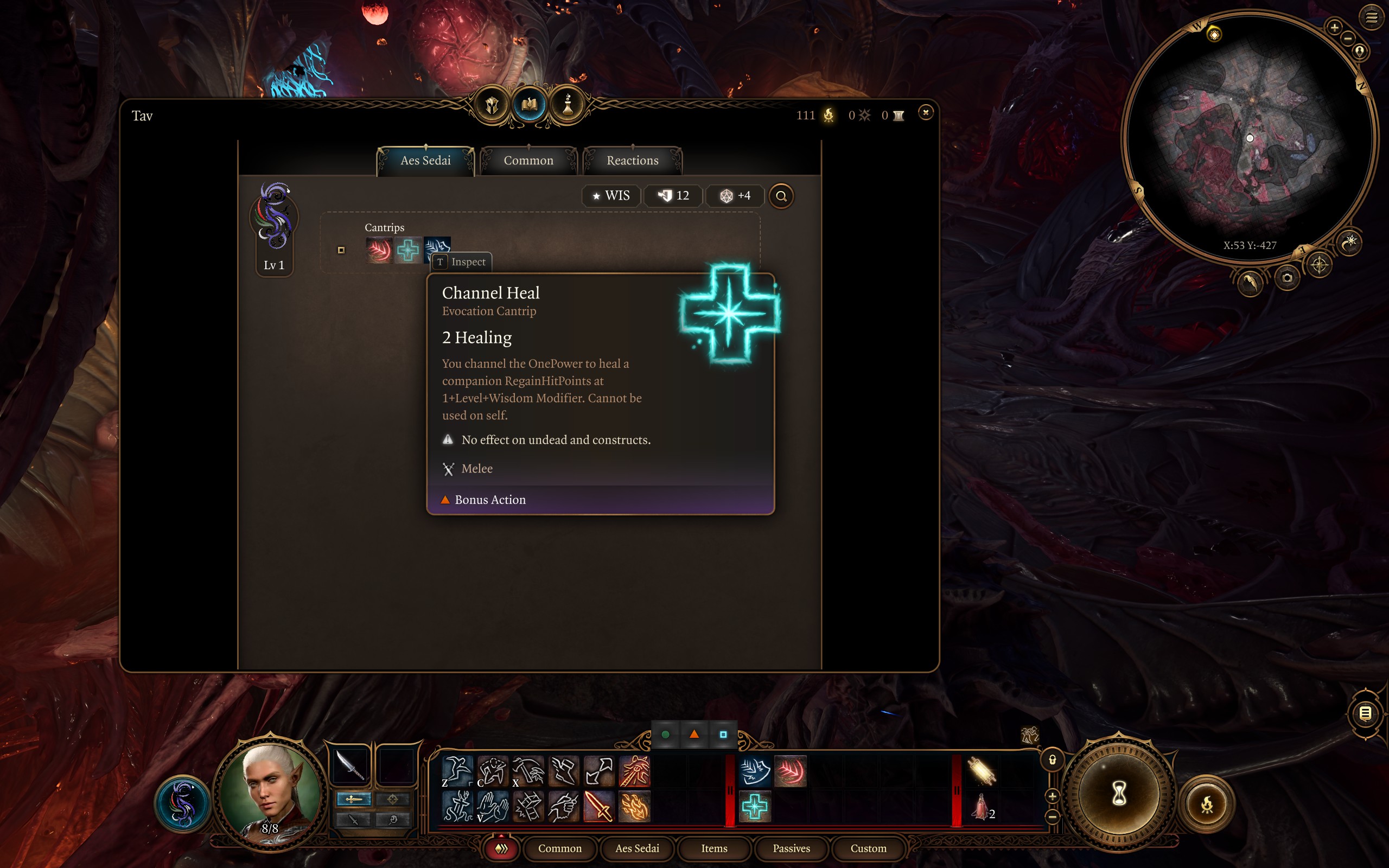Open the main menu hamburger button
Viewport: 1389px width, 868px height.
point(1371,18)
